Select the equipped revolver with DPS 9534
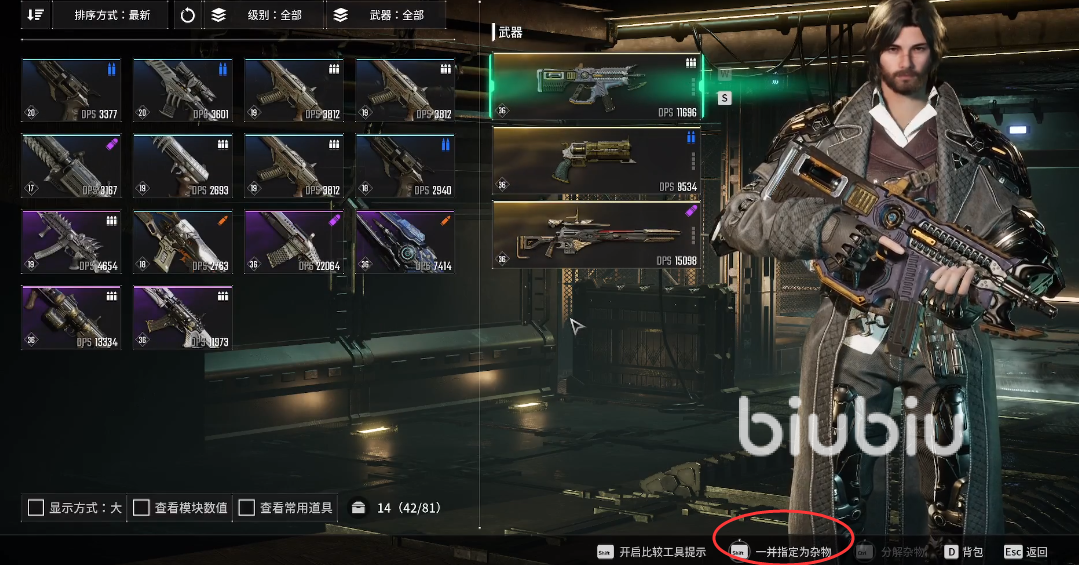 pyautogui.click(x=597, y=161)
